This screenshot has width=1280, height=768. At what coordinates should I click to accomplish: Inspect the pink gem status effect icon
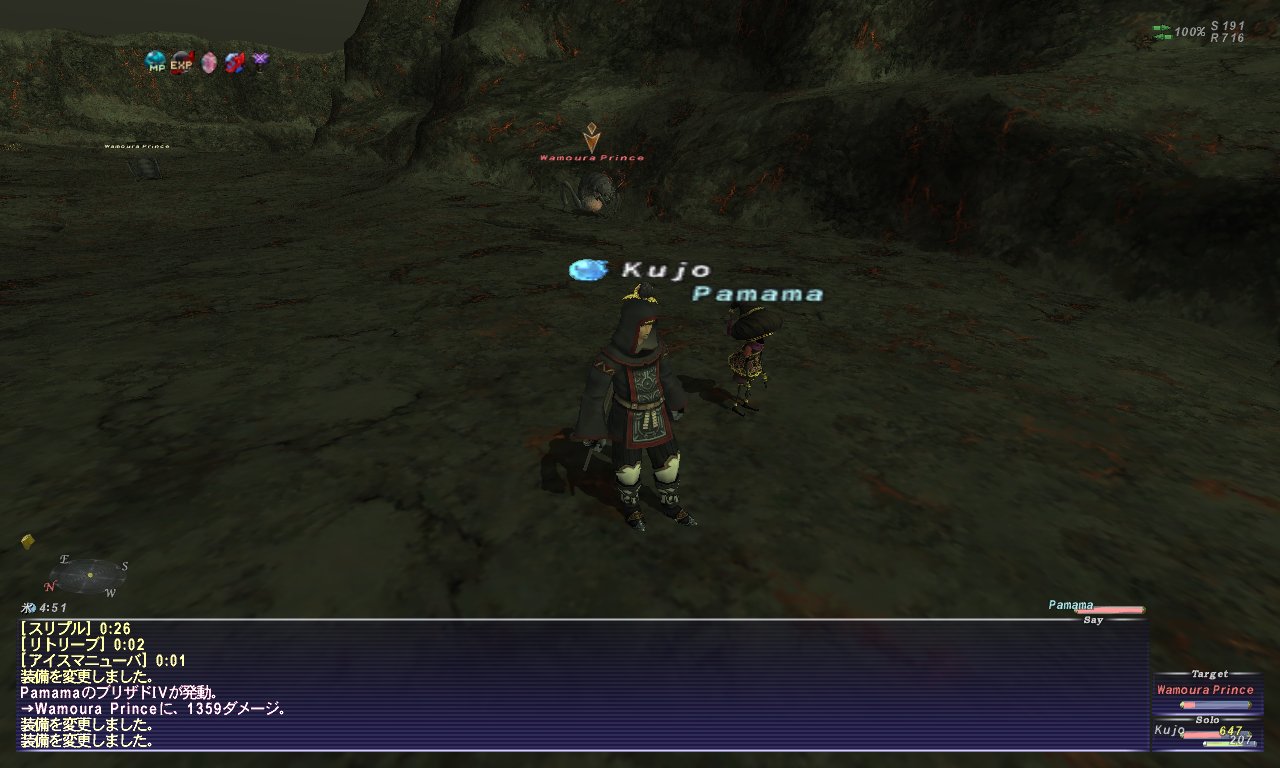208,63
